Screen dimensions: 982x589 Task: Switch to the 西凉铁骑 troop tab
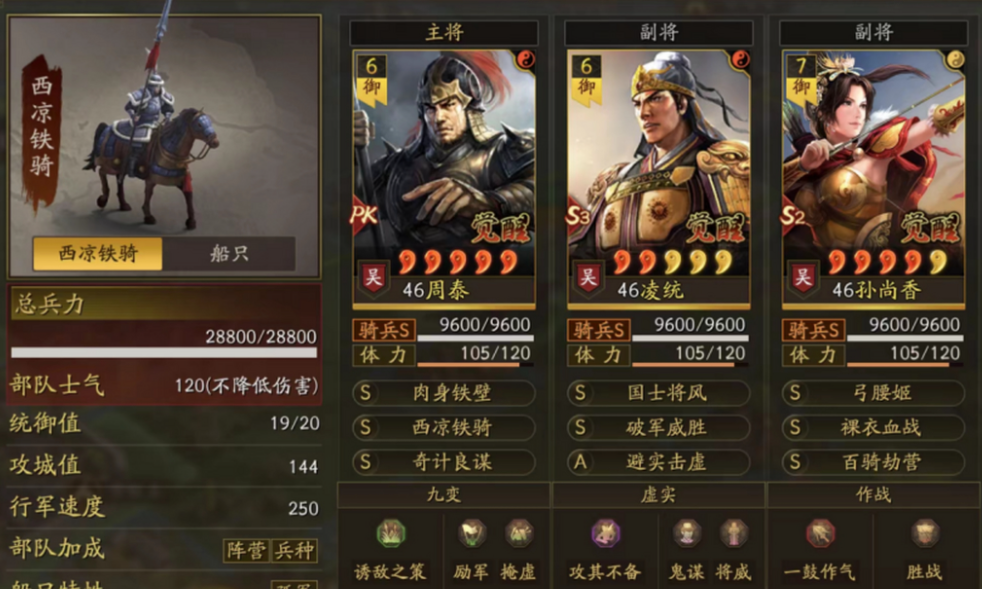(97, 254)
